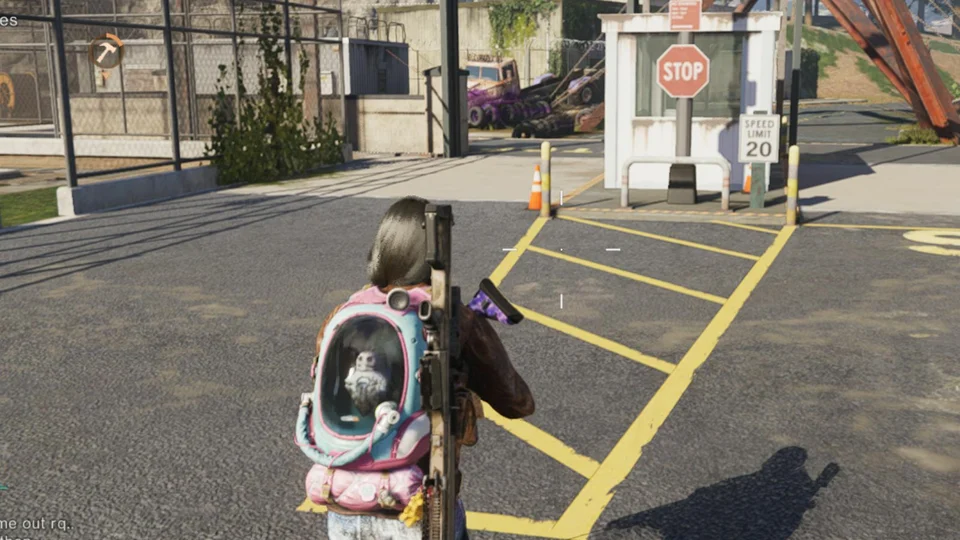Click the hammer workbench marker icon
The image size is (960, 540).
[x=105, y=50]
